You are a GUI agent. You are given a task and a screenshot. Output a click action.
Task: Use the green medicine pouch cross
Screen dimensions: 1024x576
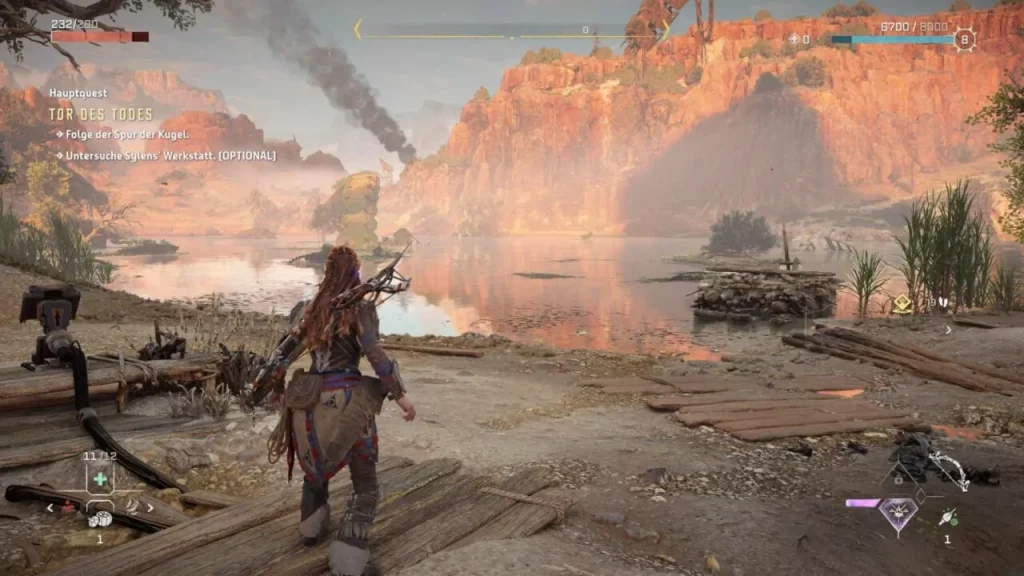pos(100,478)
